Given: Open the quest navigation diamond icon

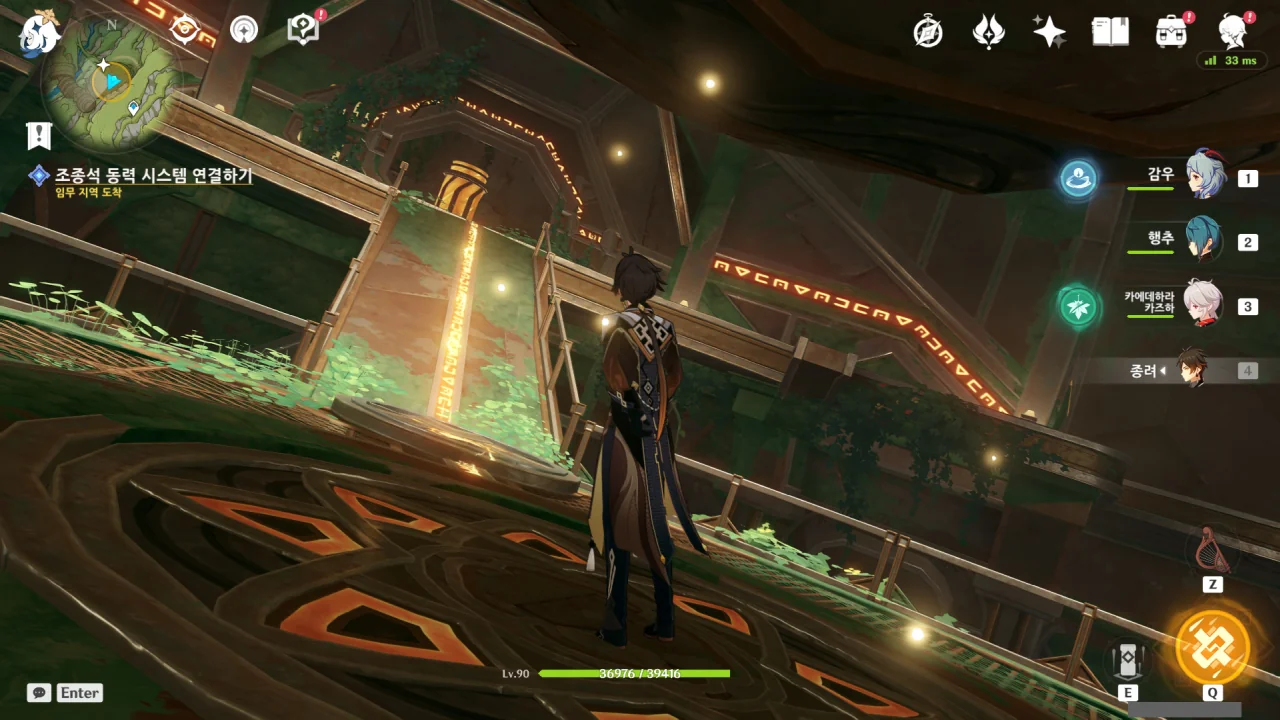Looking at the screenshot, I should tap(184, 30).
